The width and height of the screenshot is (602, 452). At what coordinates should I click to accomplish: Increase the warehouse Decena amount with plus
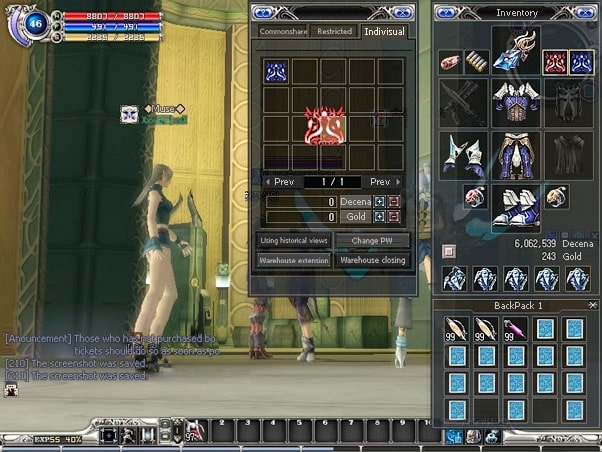point(379,202)
